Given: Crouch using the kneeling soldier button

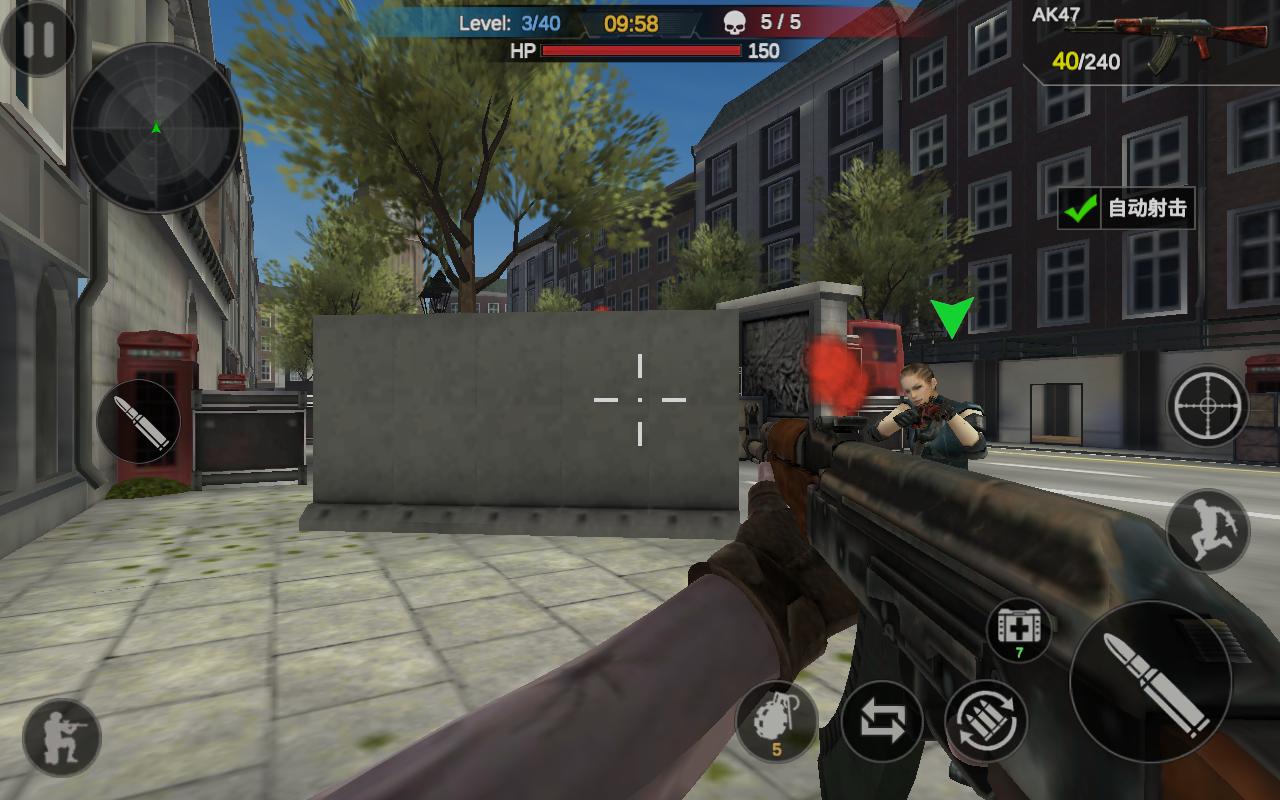Looking at the screenshot, I should point(62,738).
